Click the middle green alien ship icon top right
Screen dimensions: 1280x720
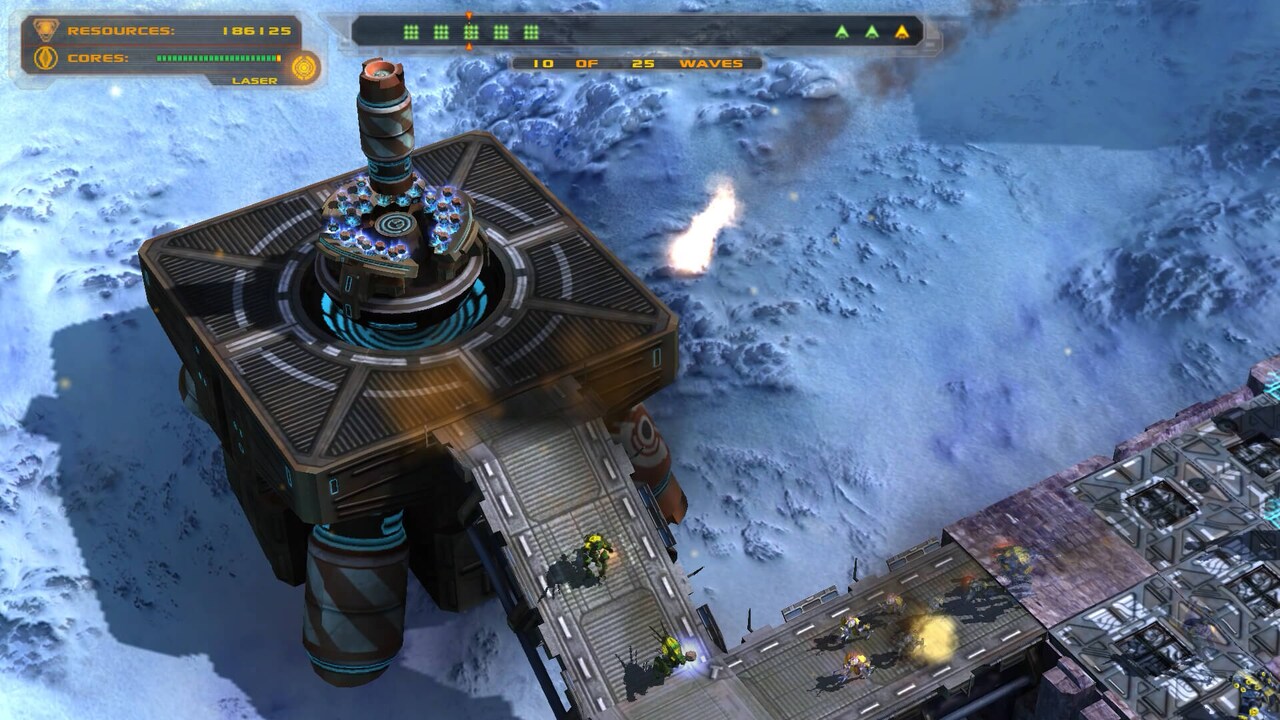tap(872, 31)
